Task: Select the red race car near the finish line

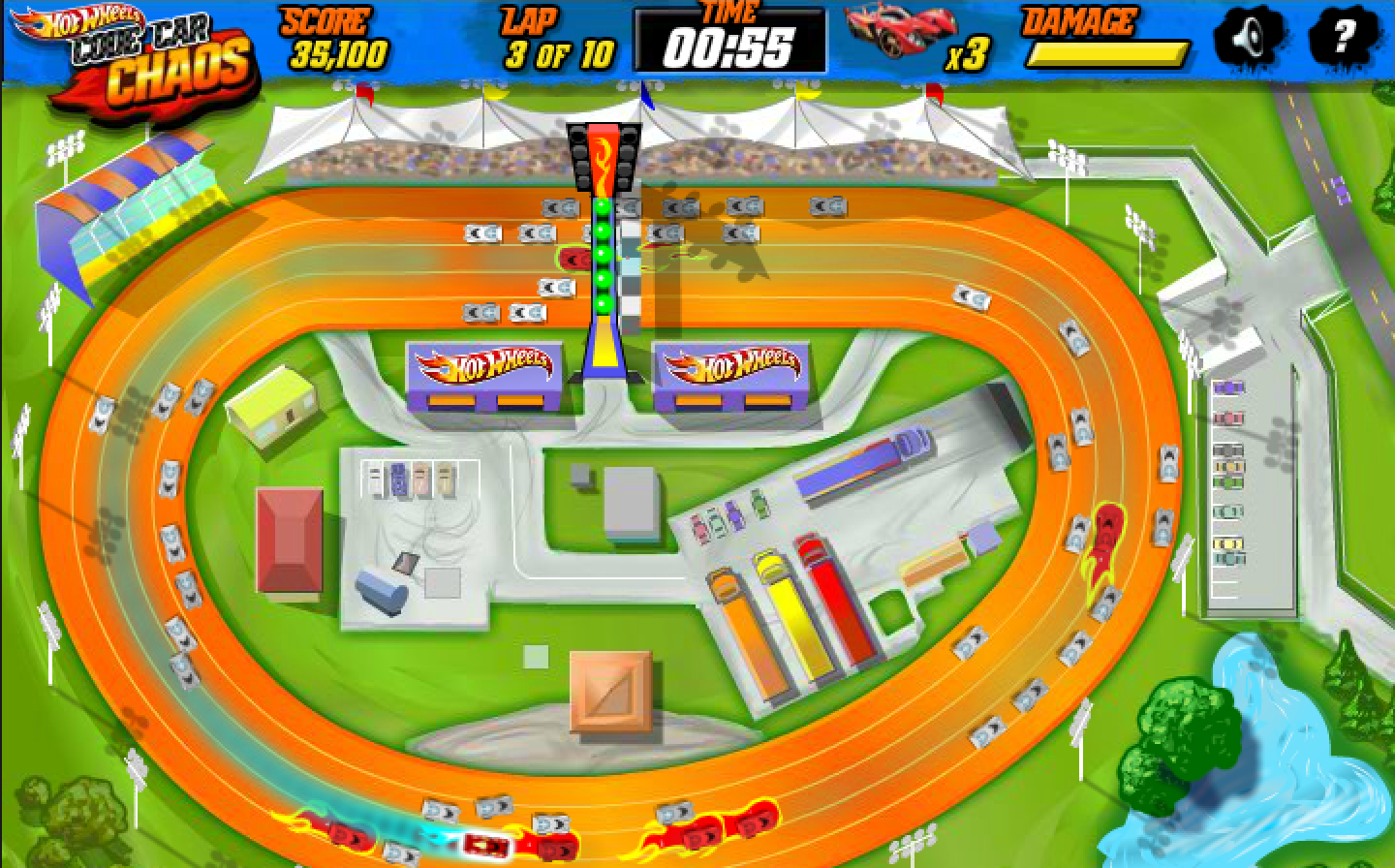Action: point(572,260)
